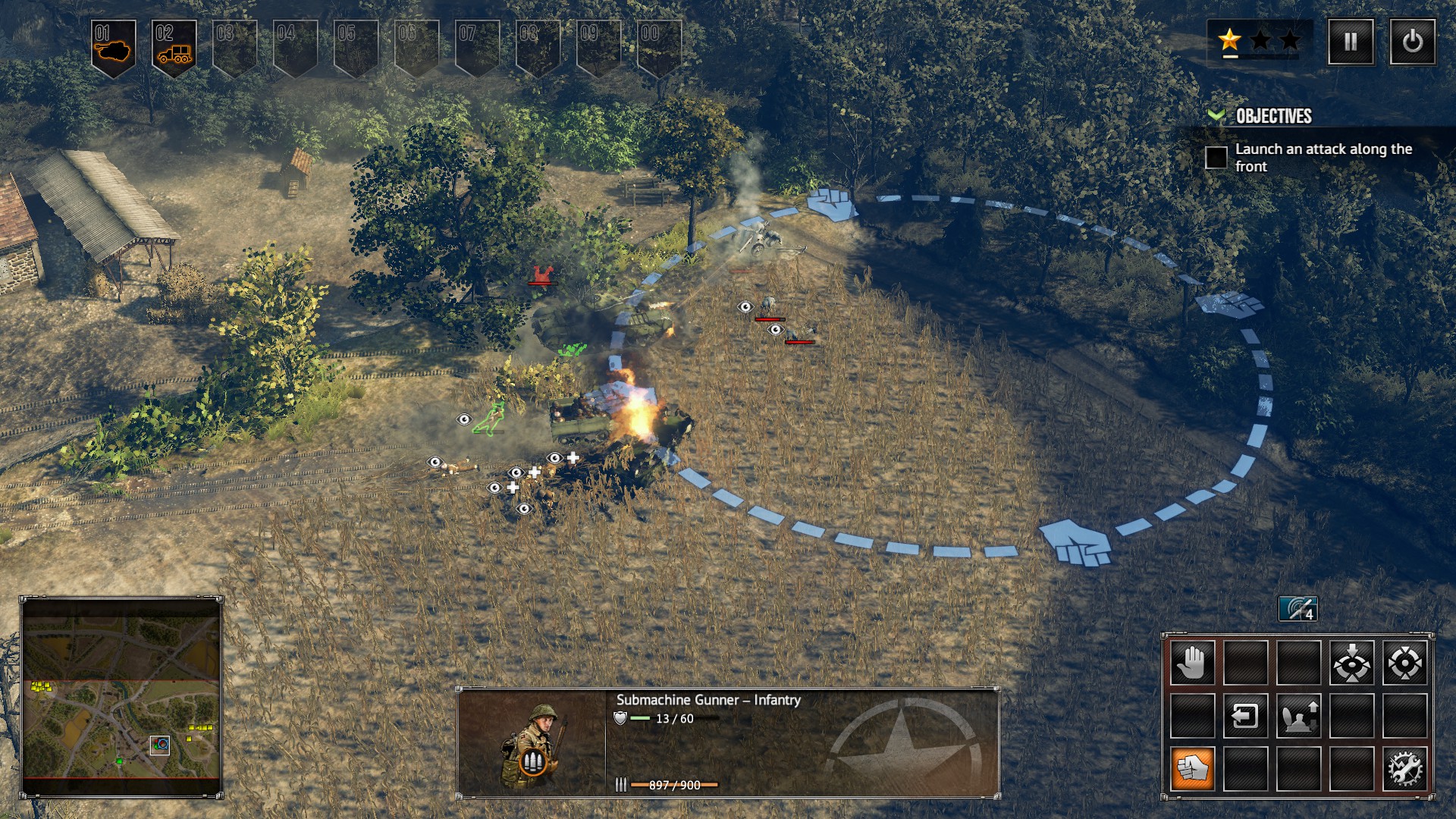Open the power/quit menu button
This screenshot has width=1456, height=819.
coord(1412,42)
